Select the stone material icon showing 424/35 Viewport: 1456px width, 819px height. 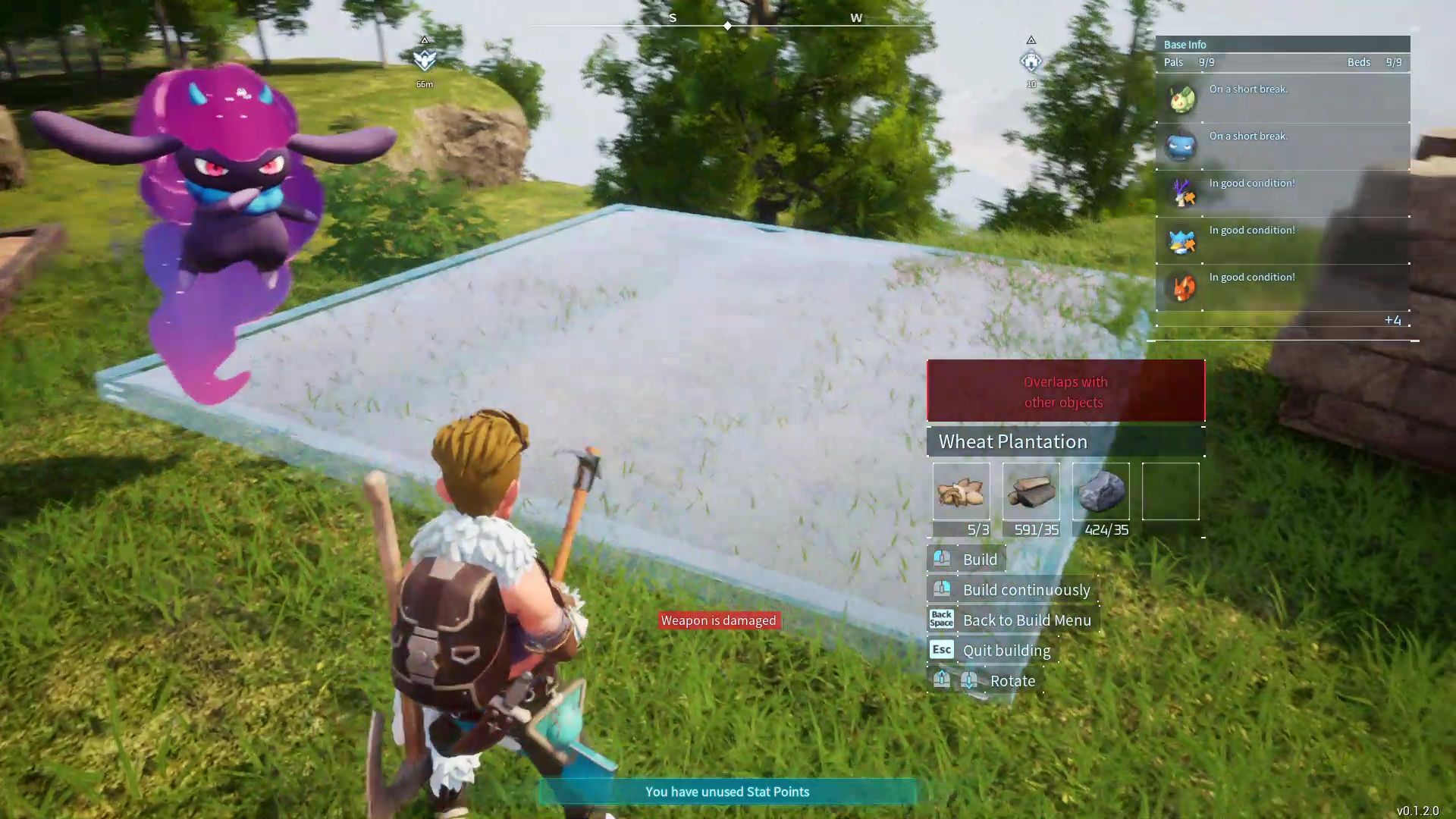tap(1101, 491)
